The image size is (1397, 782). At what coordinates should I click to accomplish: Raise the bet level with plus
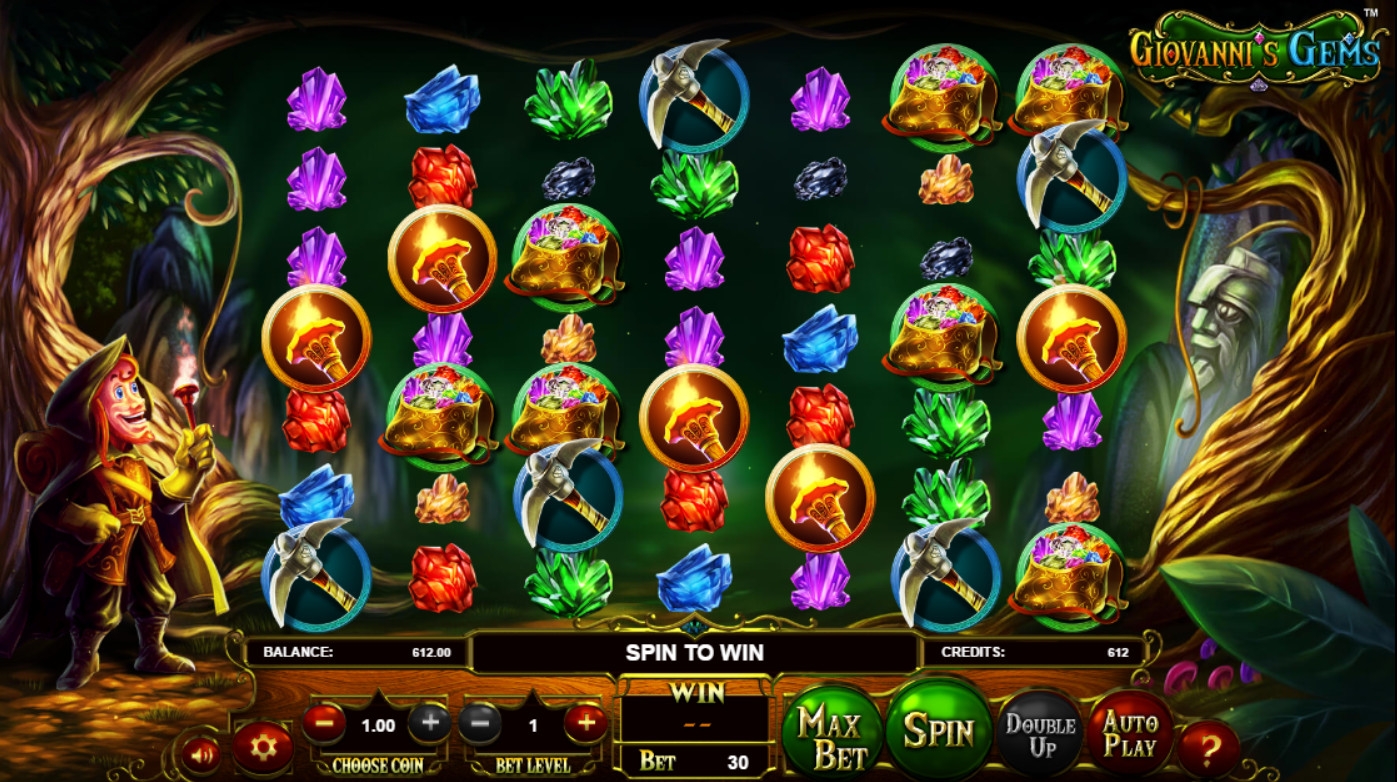pyautogui.click(x=586, y=722)
